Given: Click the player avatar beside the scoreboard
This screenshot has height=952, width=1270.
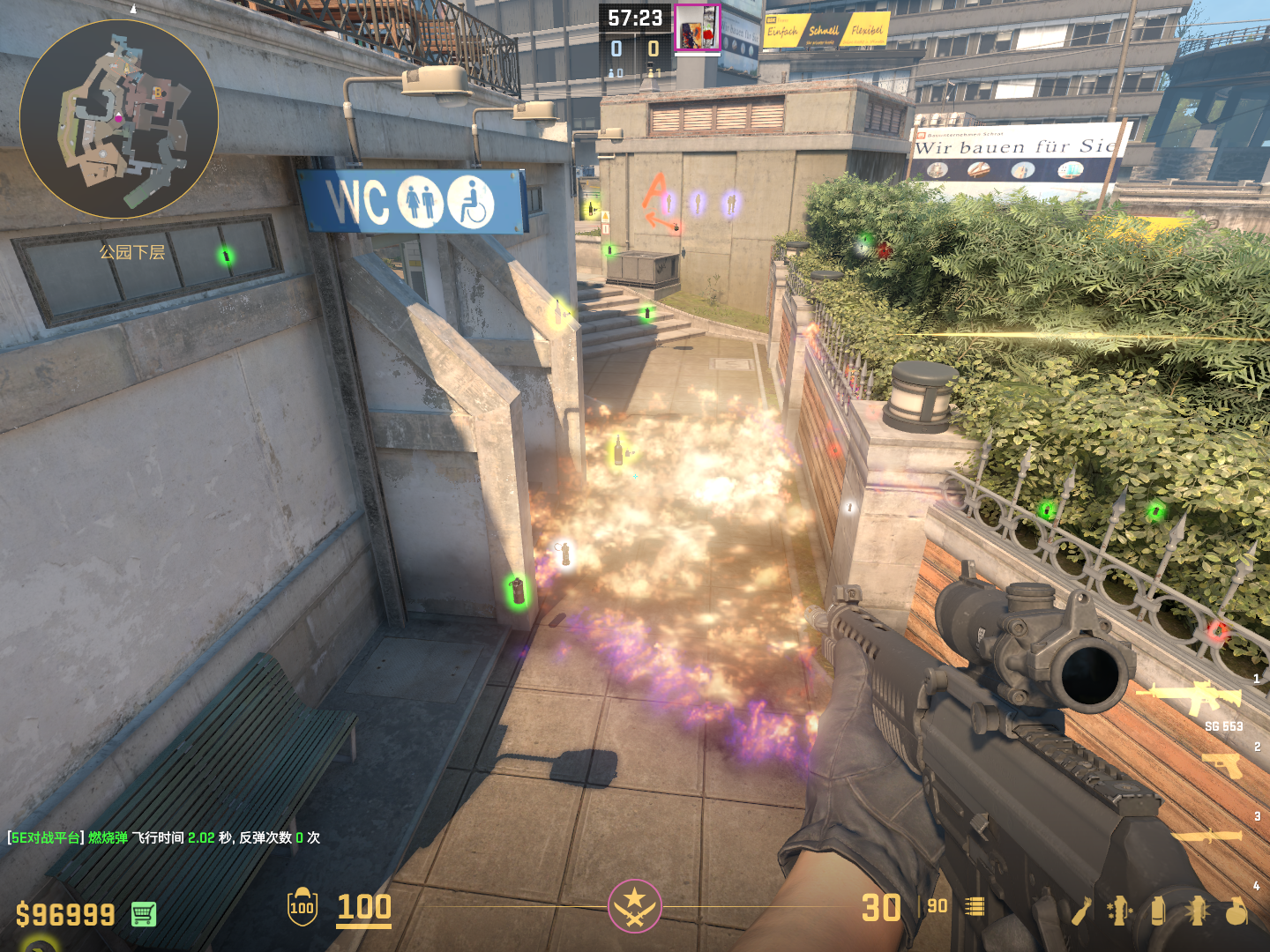Looking at the screenshot, I should point(698,27).
